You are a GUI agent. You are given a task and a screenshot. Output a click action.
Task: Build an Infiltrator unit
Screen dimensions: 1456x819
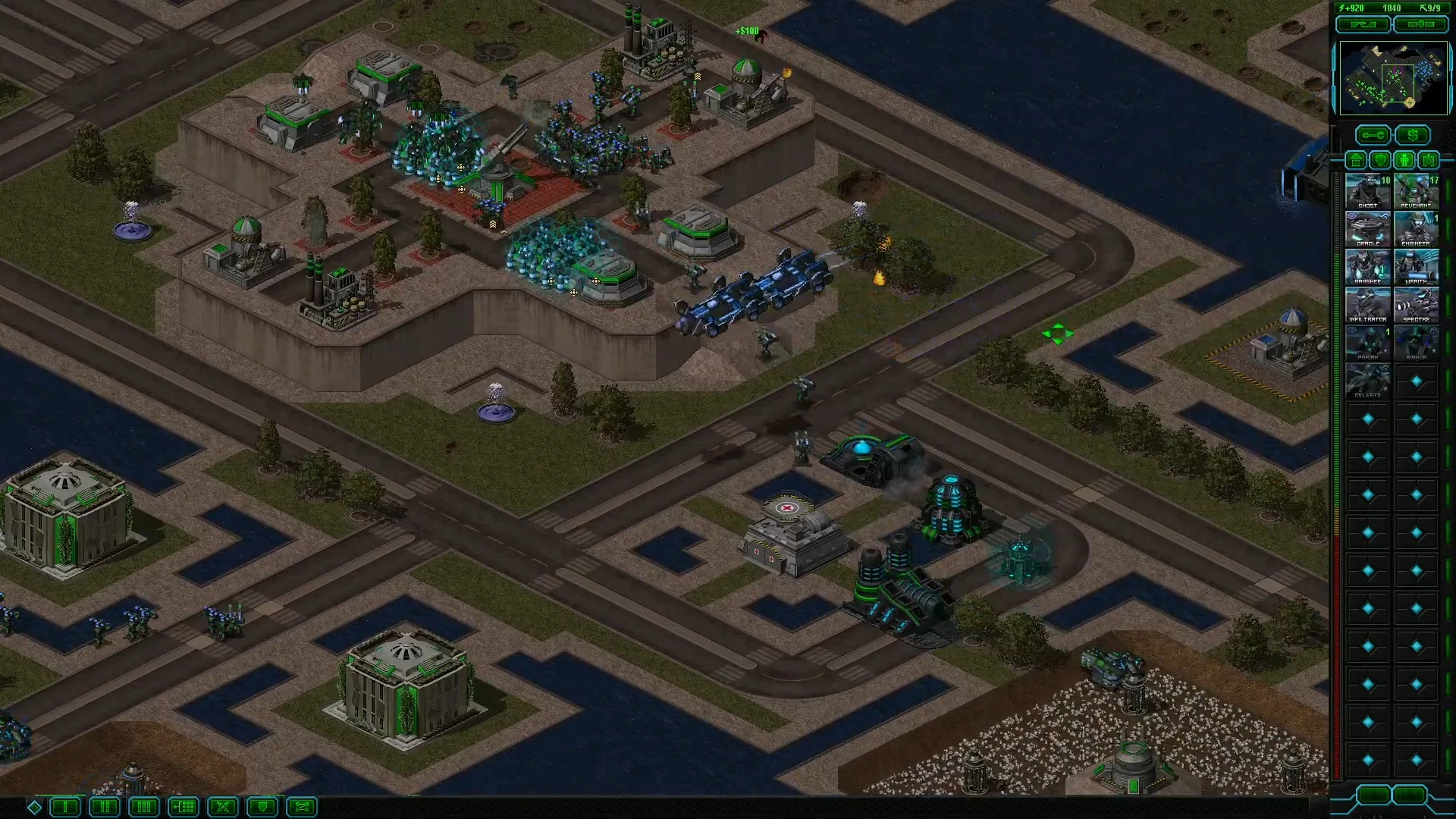point(1368,305)
